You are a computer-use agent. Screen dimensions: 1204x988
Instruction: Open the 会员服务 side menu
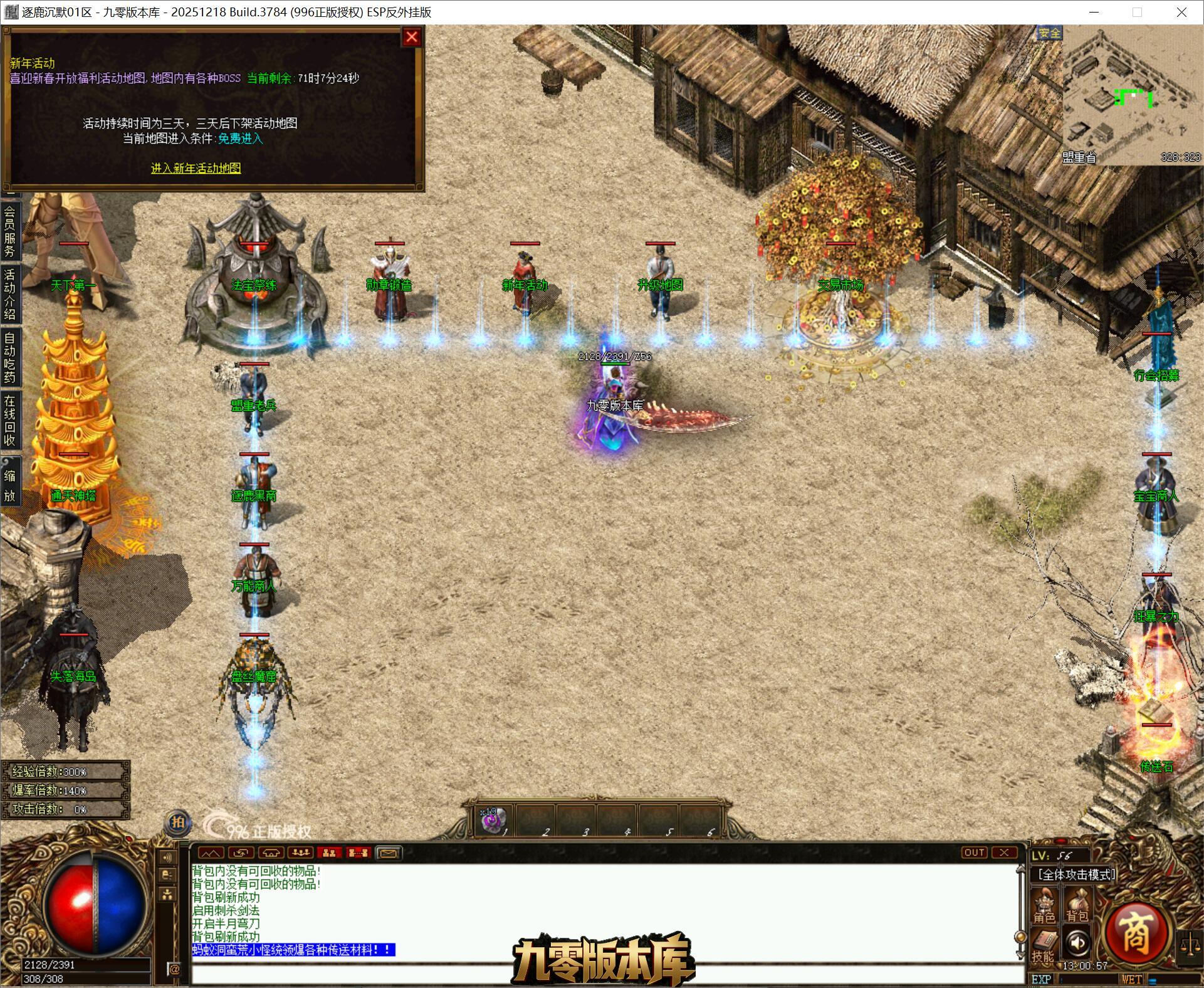click(x=10, y=231)
